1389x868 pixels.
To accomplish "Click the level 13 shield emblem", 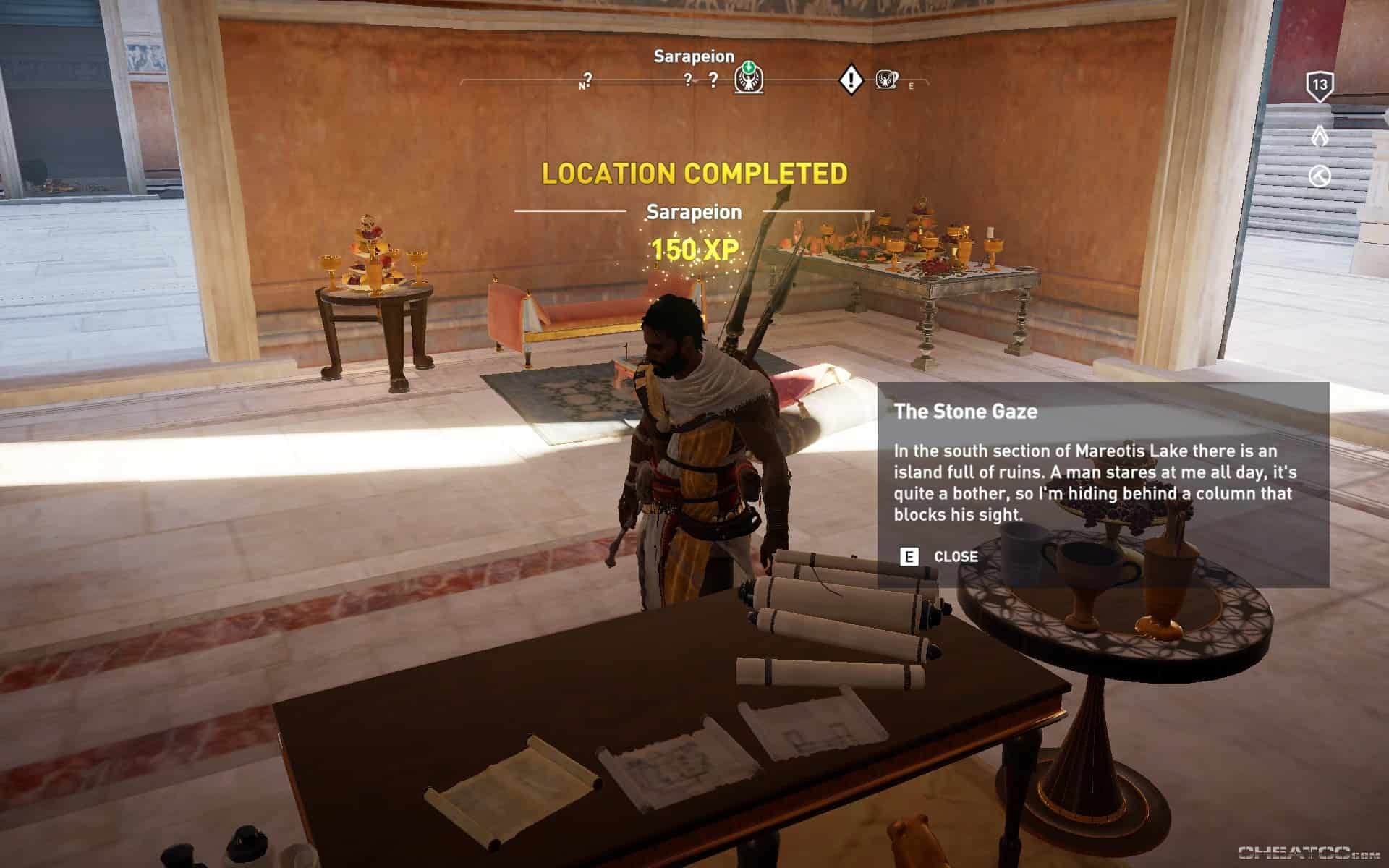I will tap(1320, 84).
